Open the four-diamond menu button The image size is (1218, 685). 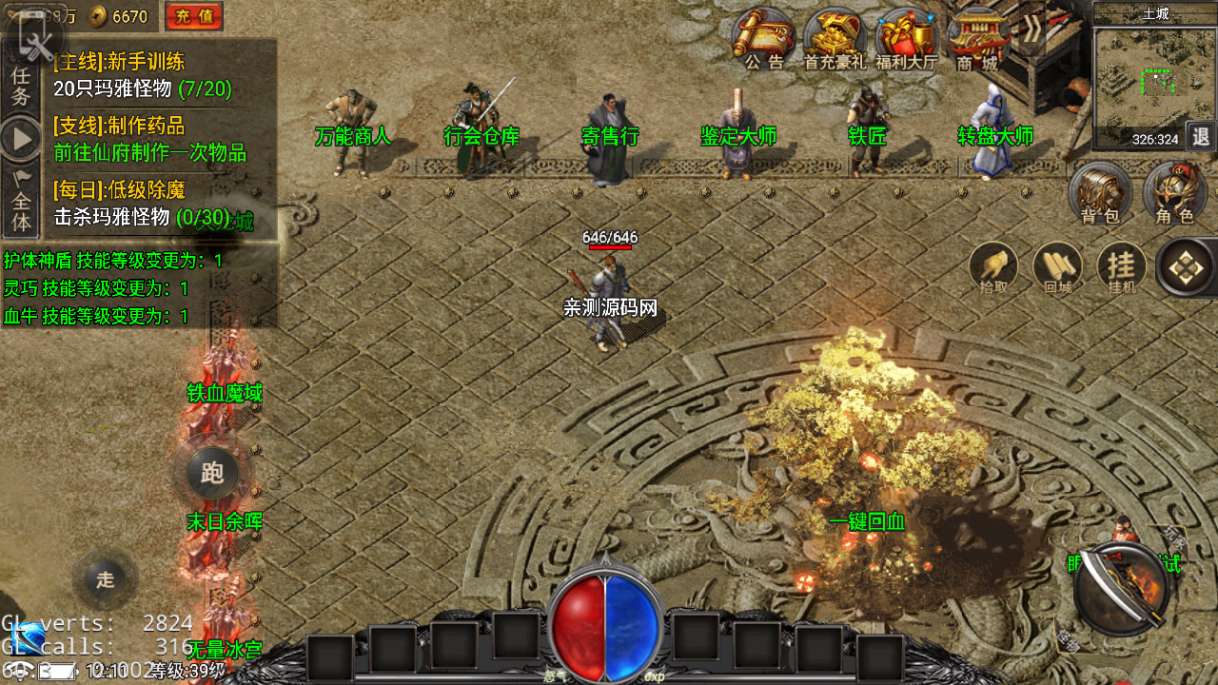pyautogui.click(x=1186, y=267)
